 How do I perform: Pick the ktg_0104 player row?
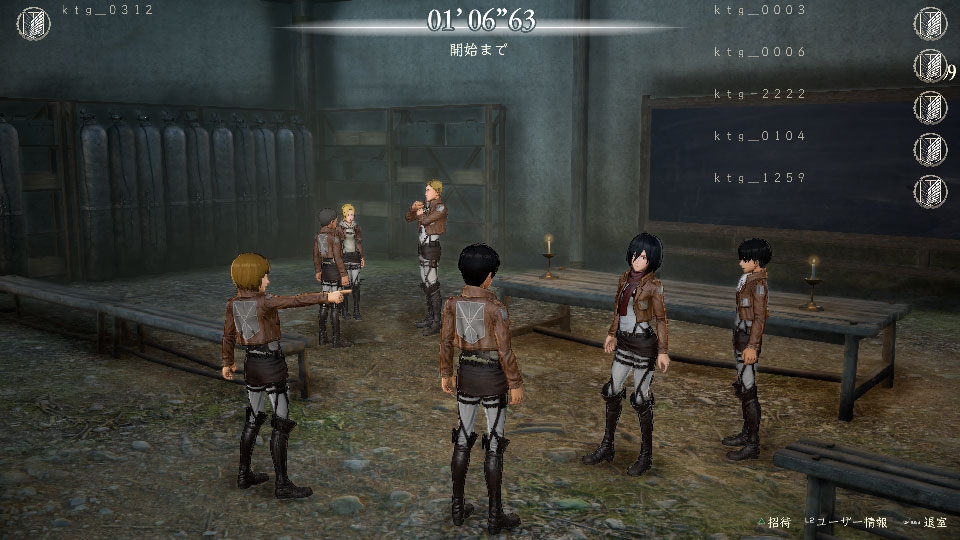759,136
